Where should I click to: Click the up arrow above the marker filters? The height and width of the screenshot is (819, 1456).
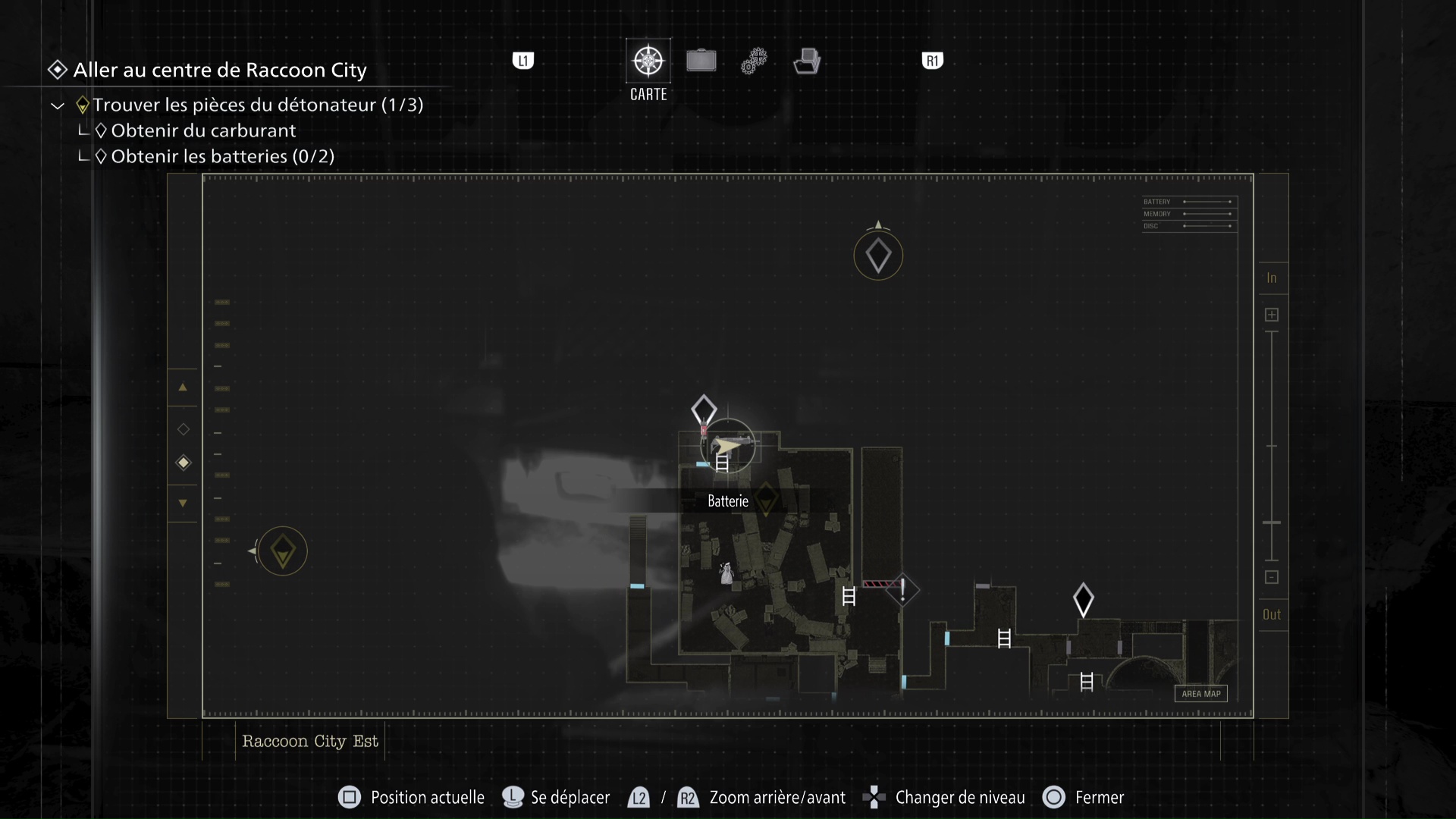pos(183,388)
